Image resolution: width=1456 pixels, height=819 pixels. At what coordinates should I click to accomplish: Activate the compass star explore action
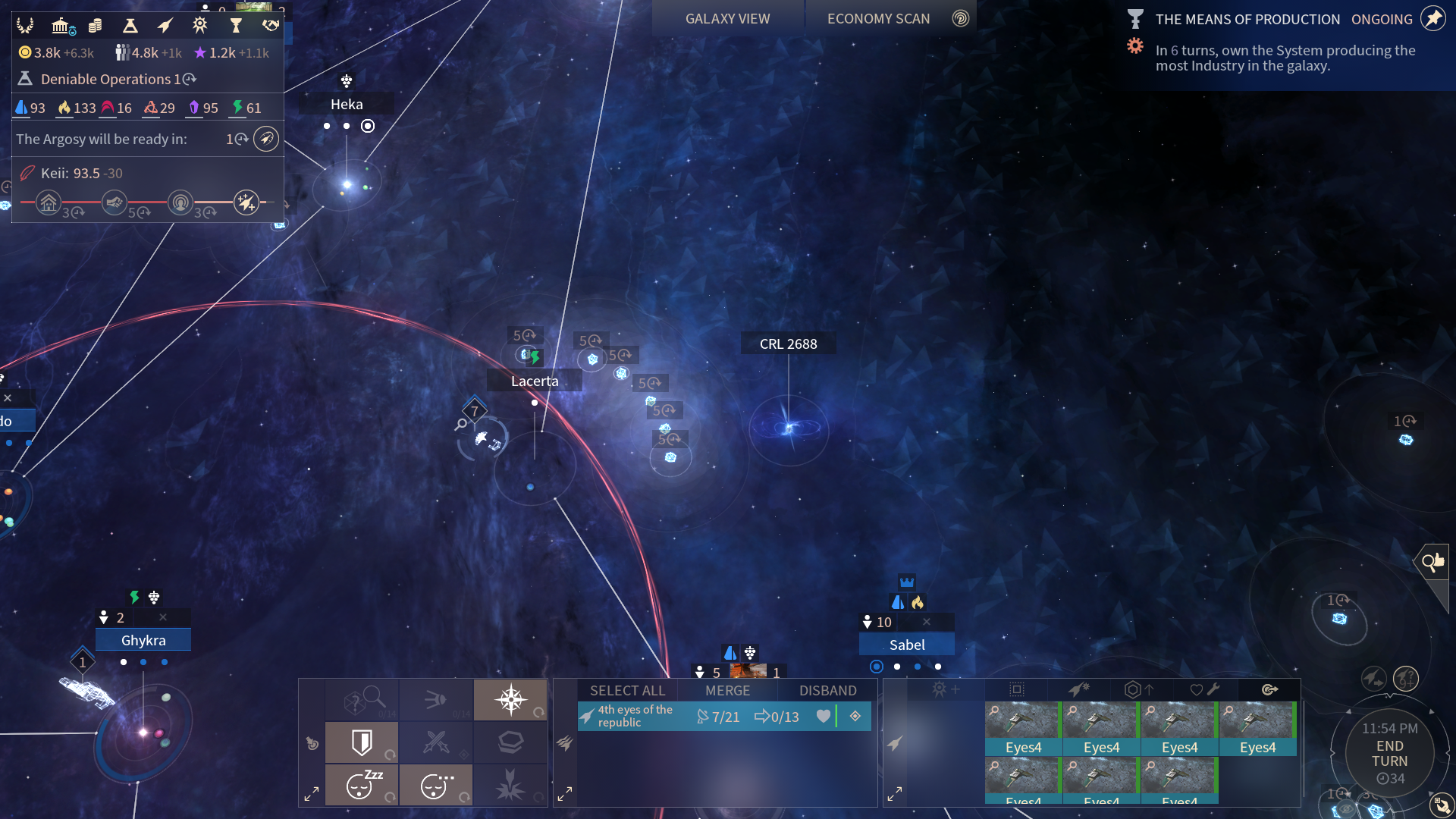coord(510,699)
